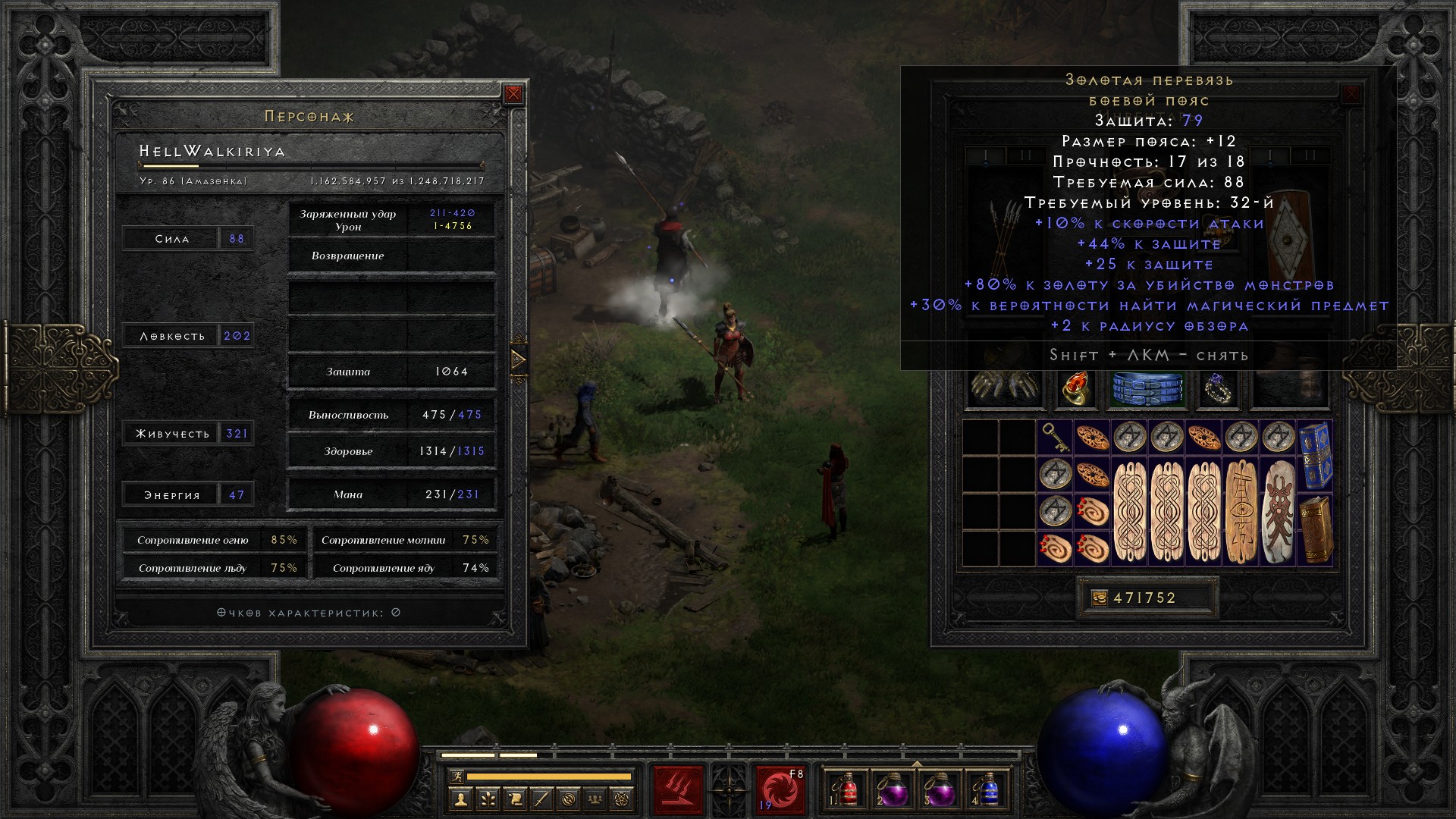Expand the character panel's side arrow
1456x819 pixels.
pos(519,359)
